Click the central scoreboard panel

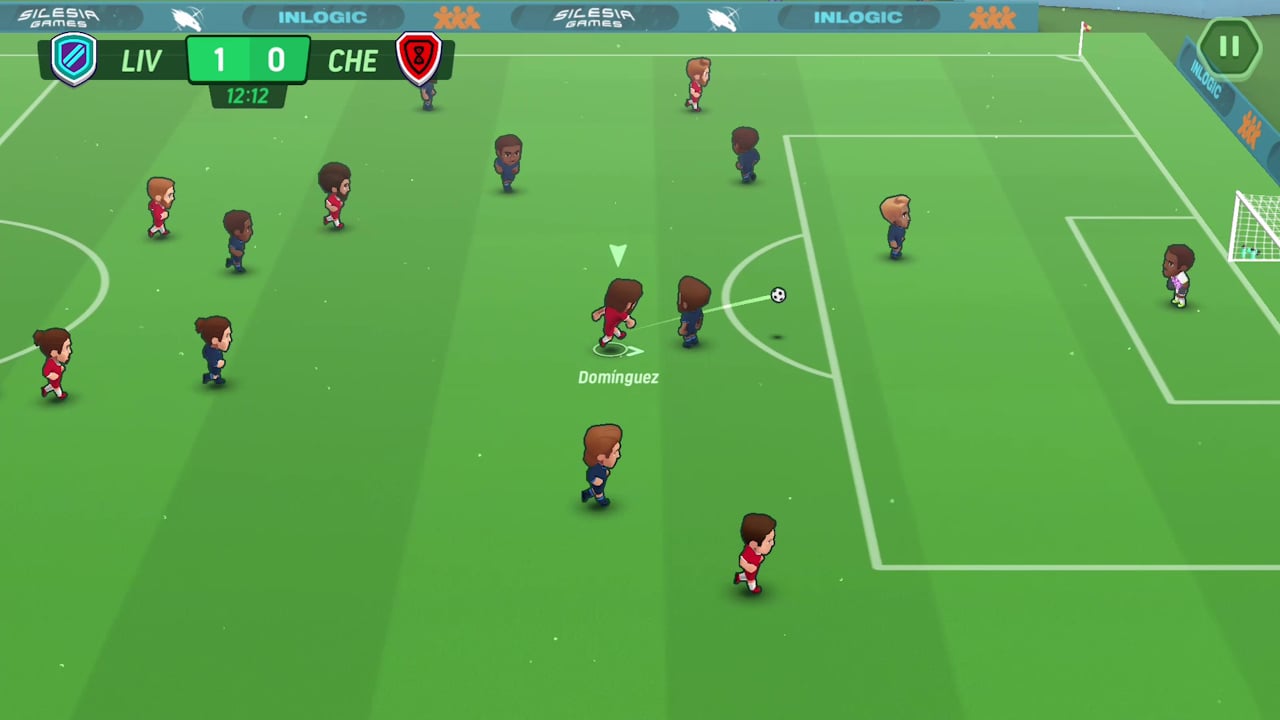pyautogui.click(x=248, y=60)
